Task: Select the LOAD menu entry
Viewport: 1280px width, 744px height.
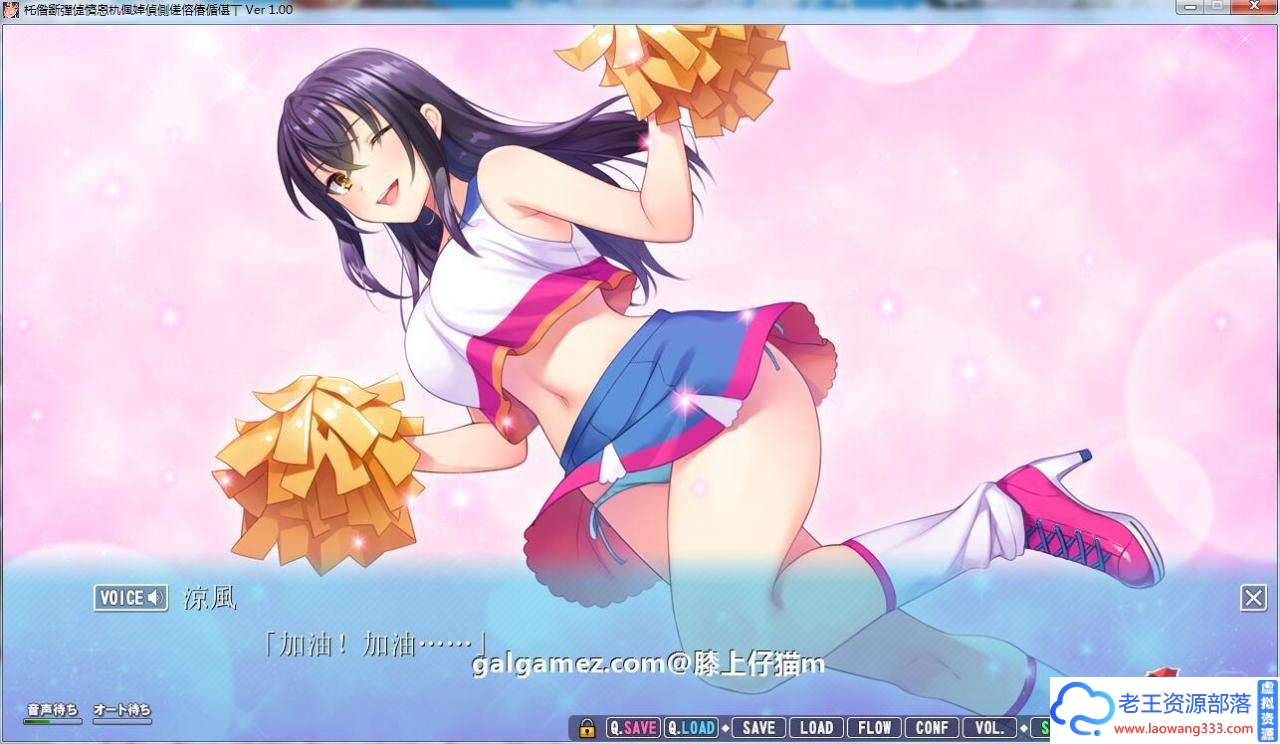Action: 816,727
